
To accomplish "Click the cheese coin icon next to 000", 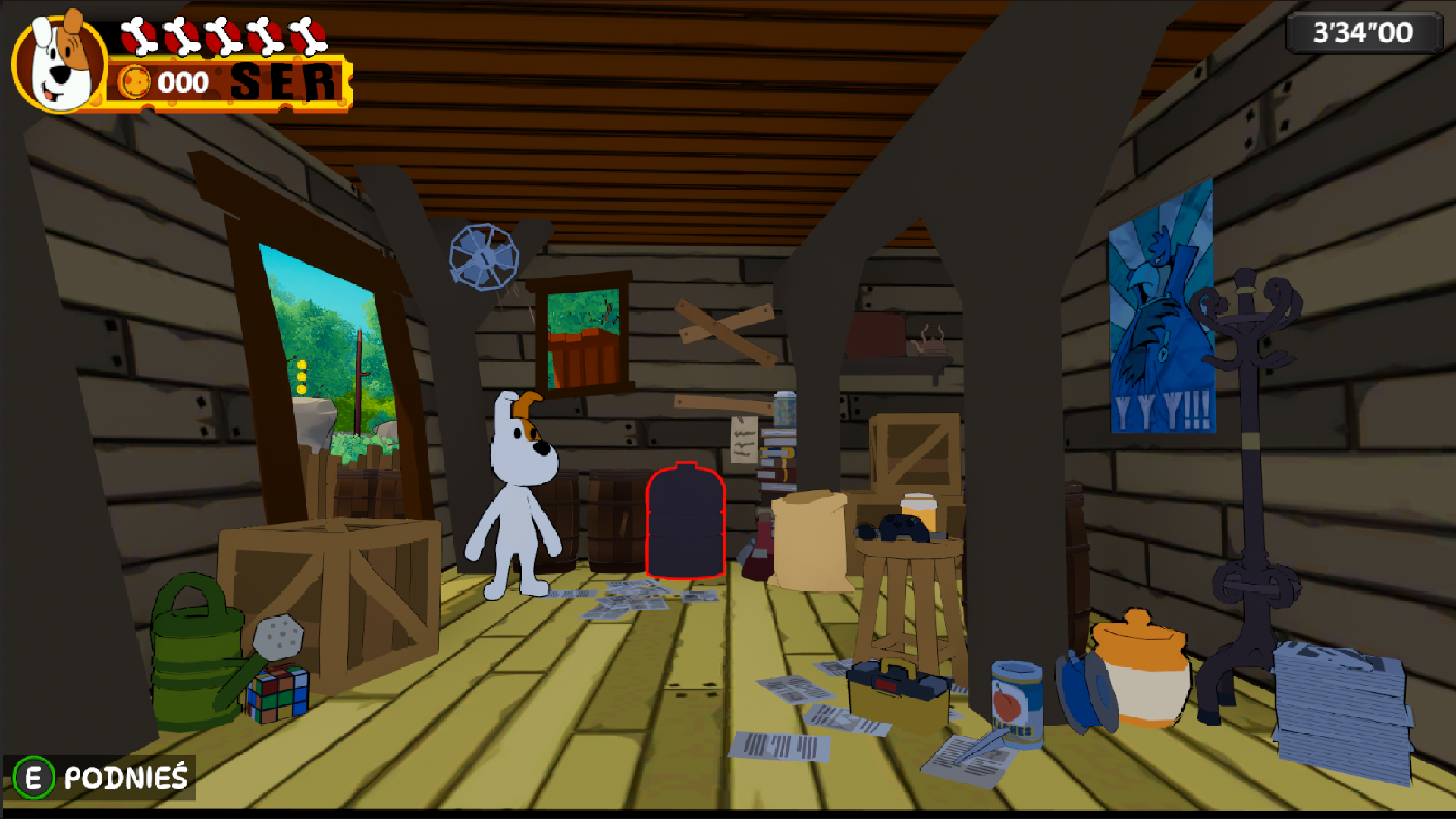I will click(x=136, y=82).
